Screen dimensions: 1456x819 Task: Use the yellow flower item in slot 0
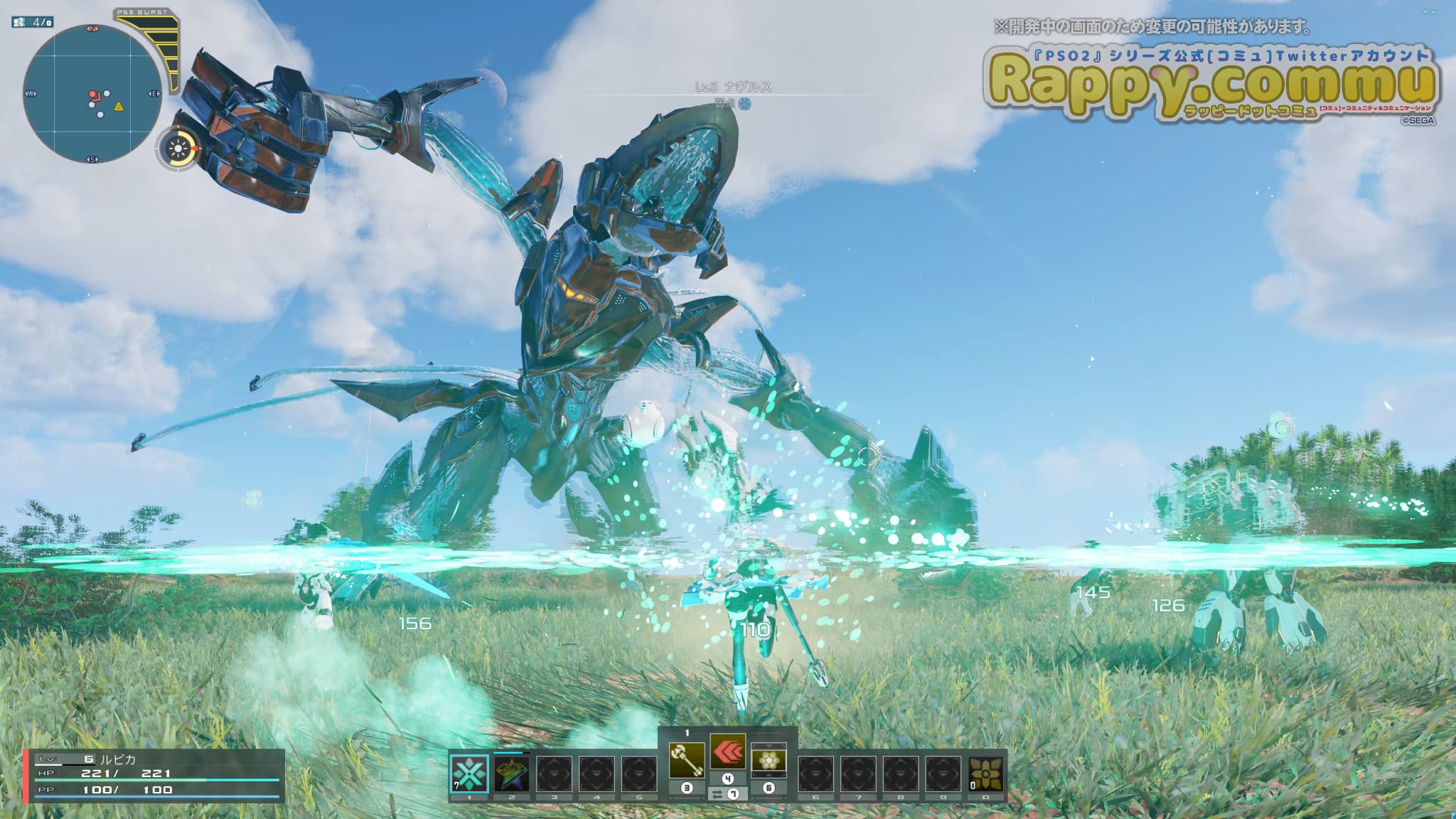pyautogui.click(x=986, y=774)
